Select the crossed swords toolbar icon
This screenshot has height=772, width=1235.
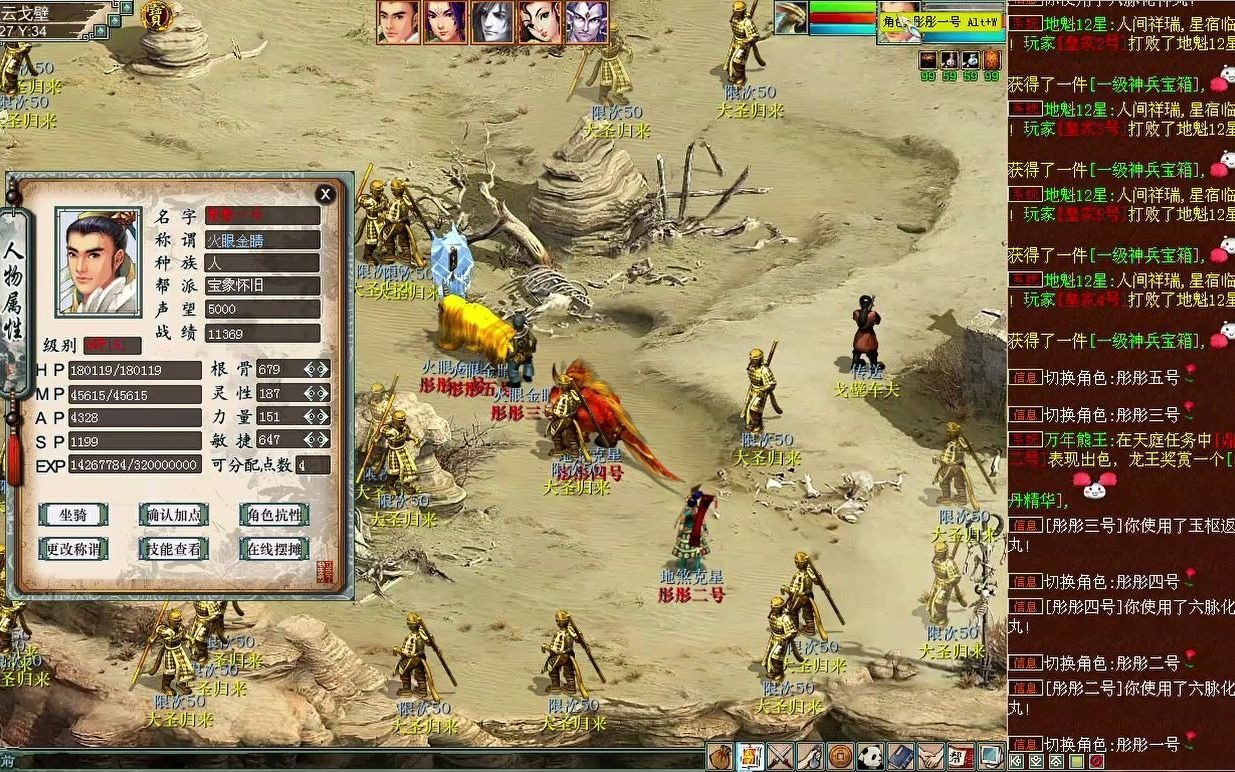(x=779, y=757)
